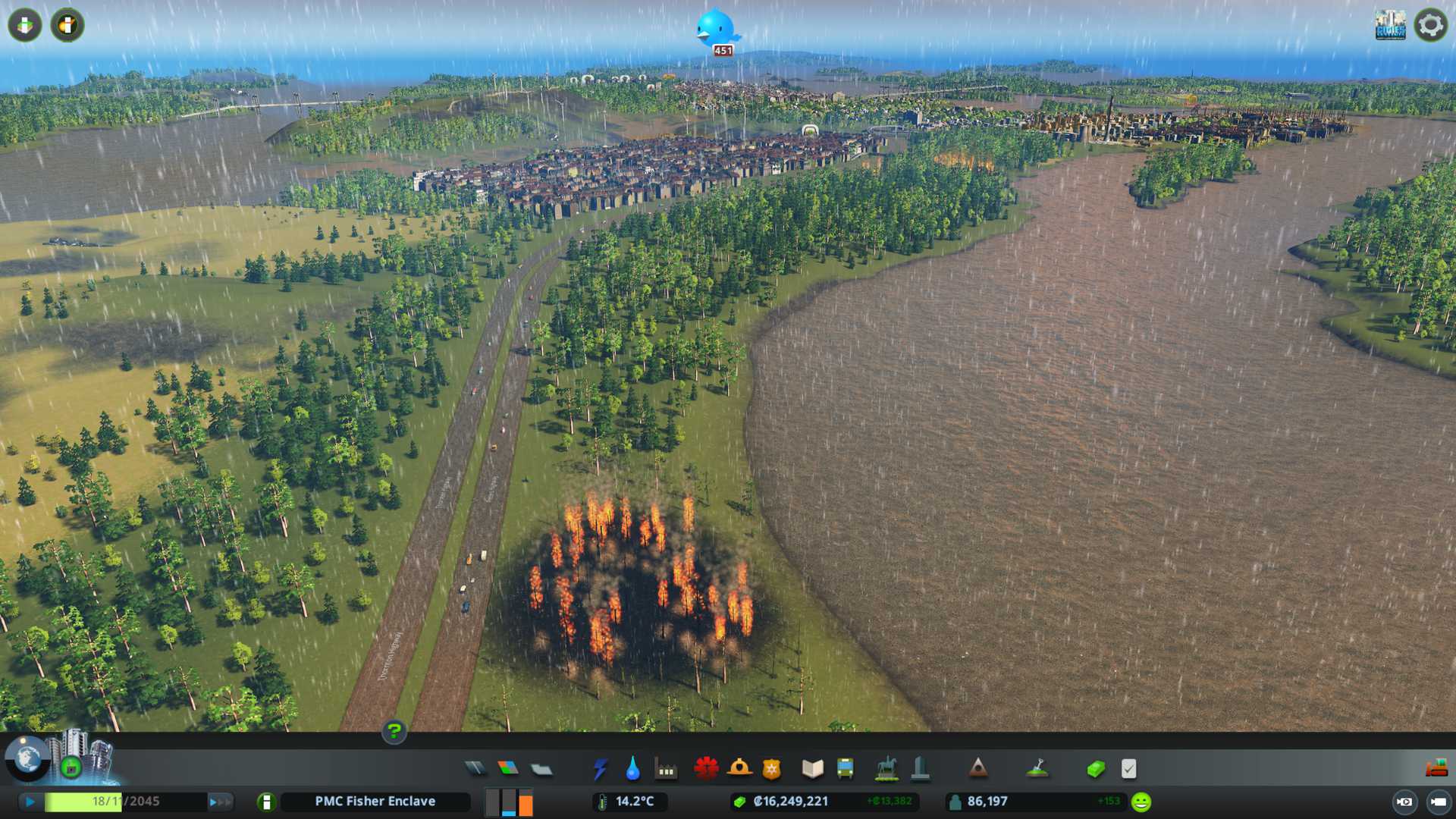Open the Electricity lightning bolt menu
The width and height of the screenshot is (1456, 819).
(x=600, y=769)
